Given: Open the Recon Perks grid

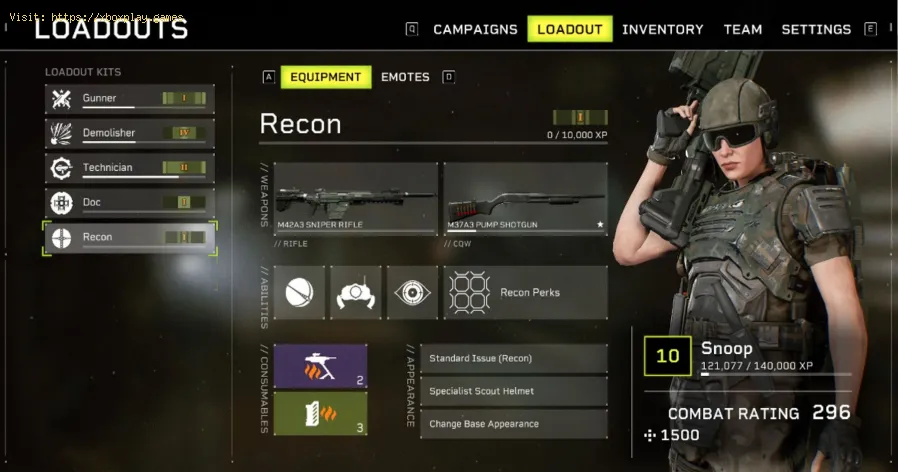Looking at the screenshot, I should (x=525, y=292).
